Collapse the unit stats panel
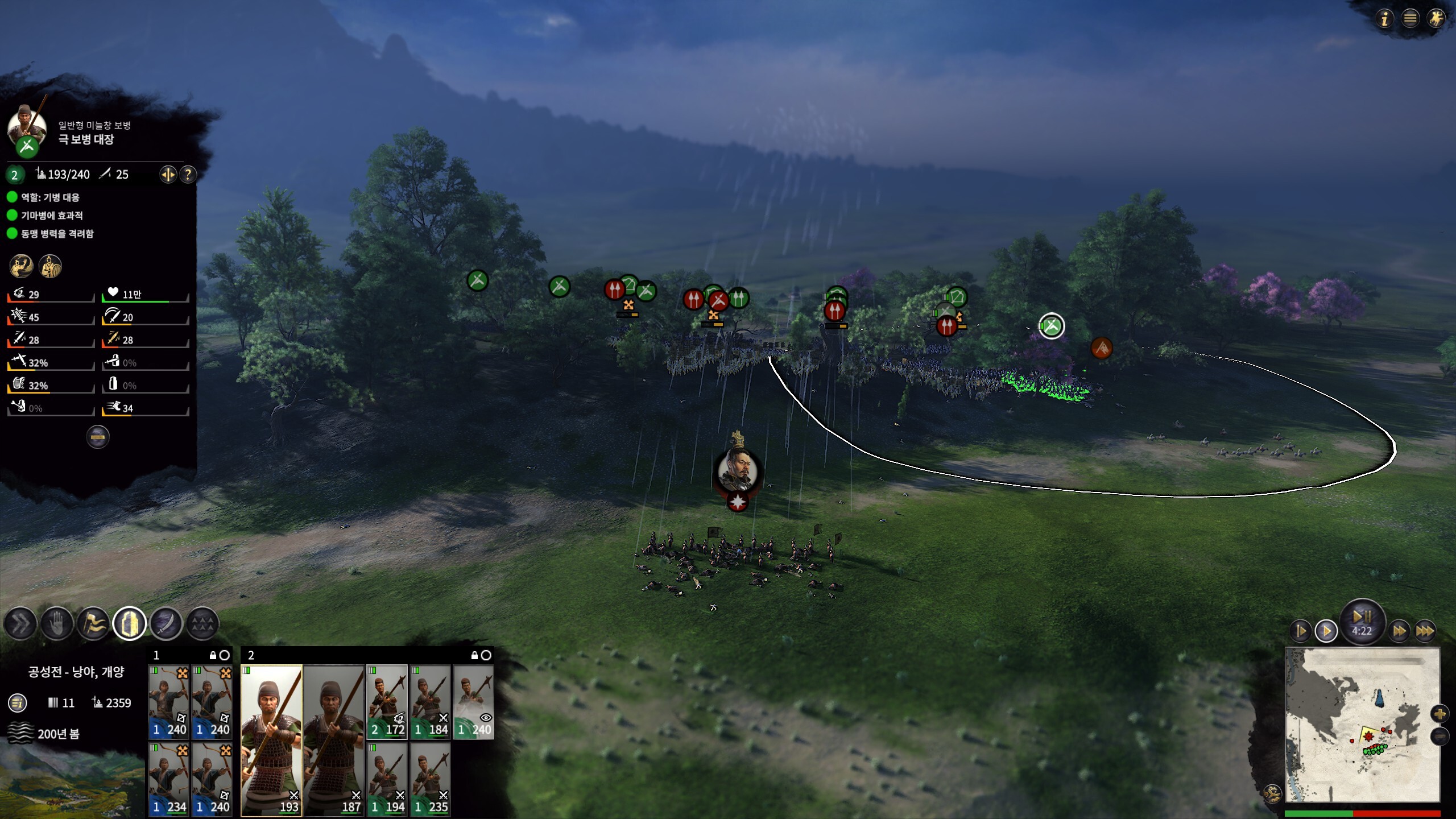Viewport: 1456px width, 819px height. point(98,437)
